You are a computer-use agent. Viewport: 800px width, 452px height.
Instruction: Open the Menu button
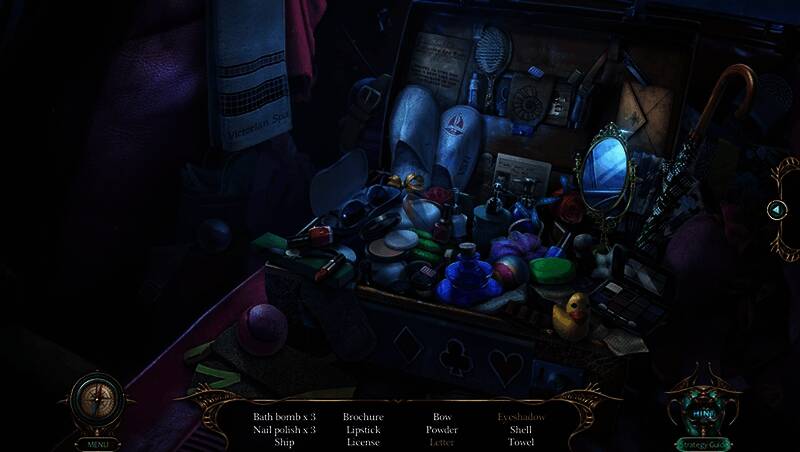pos(97,443)
